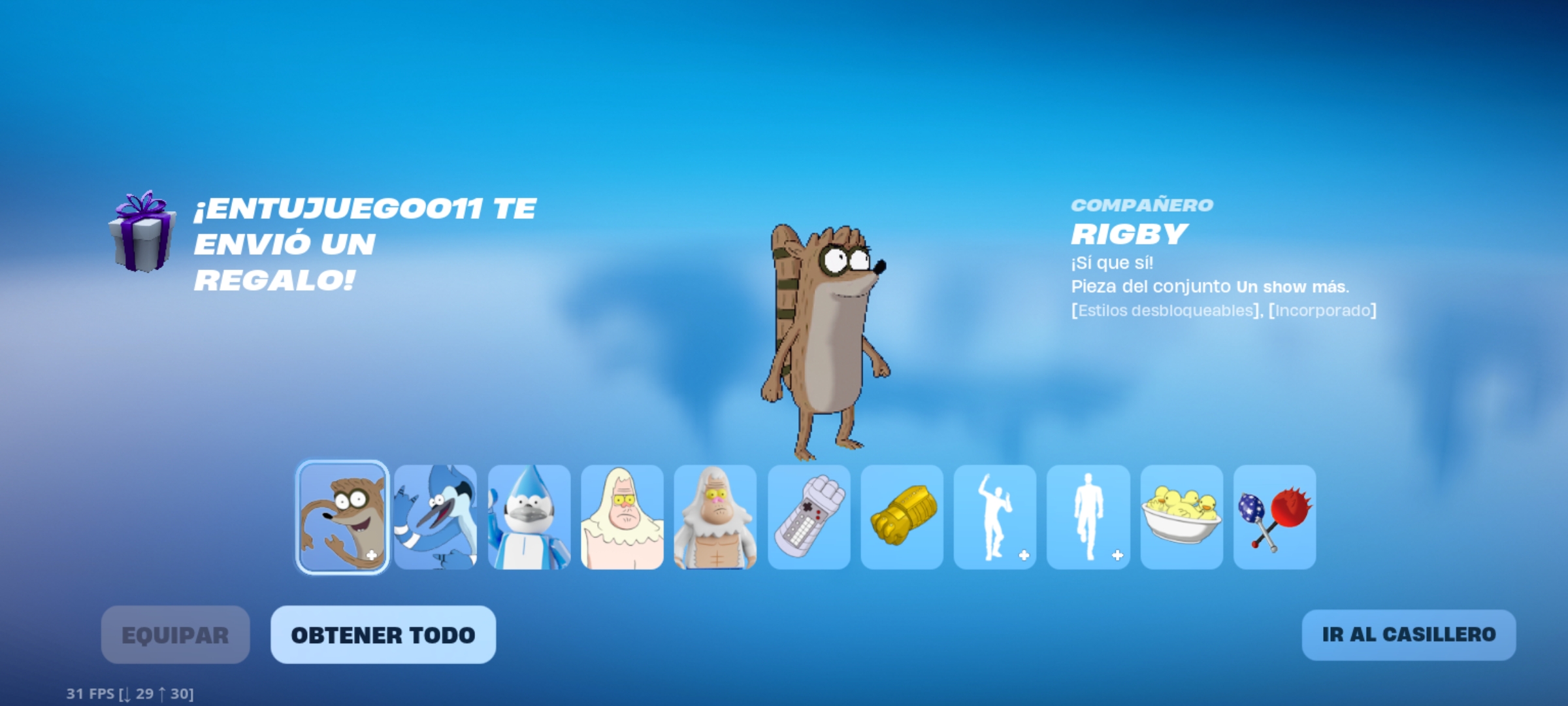Select the Rigby raccoon thumbnail
The image size is (1568, 706).
coord(342,517)
